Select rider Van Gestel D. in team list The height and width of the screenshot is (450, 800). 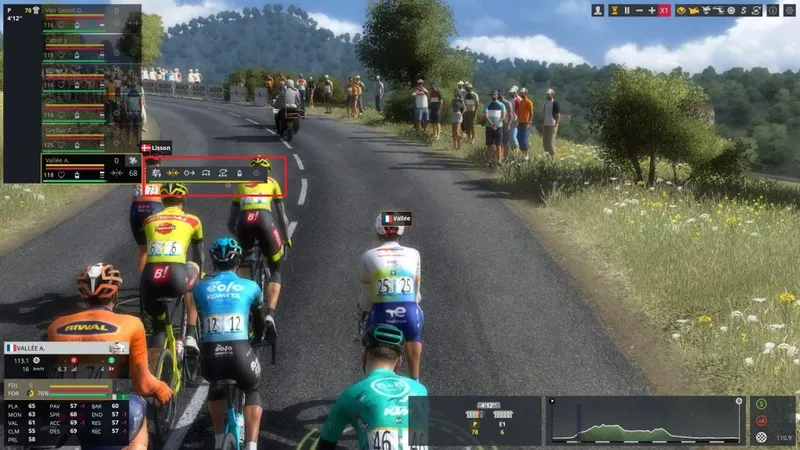tap(76, 10)
